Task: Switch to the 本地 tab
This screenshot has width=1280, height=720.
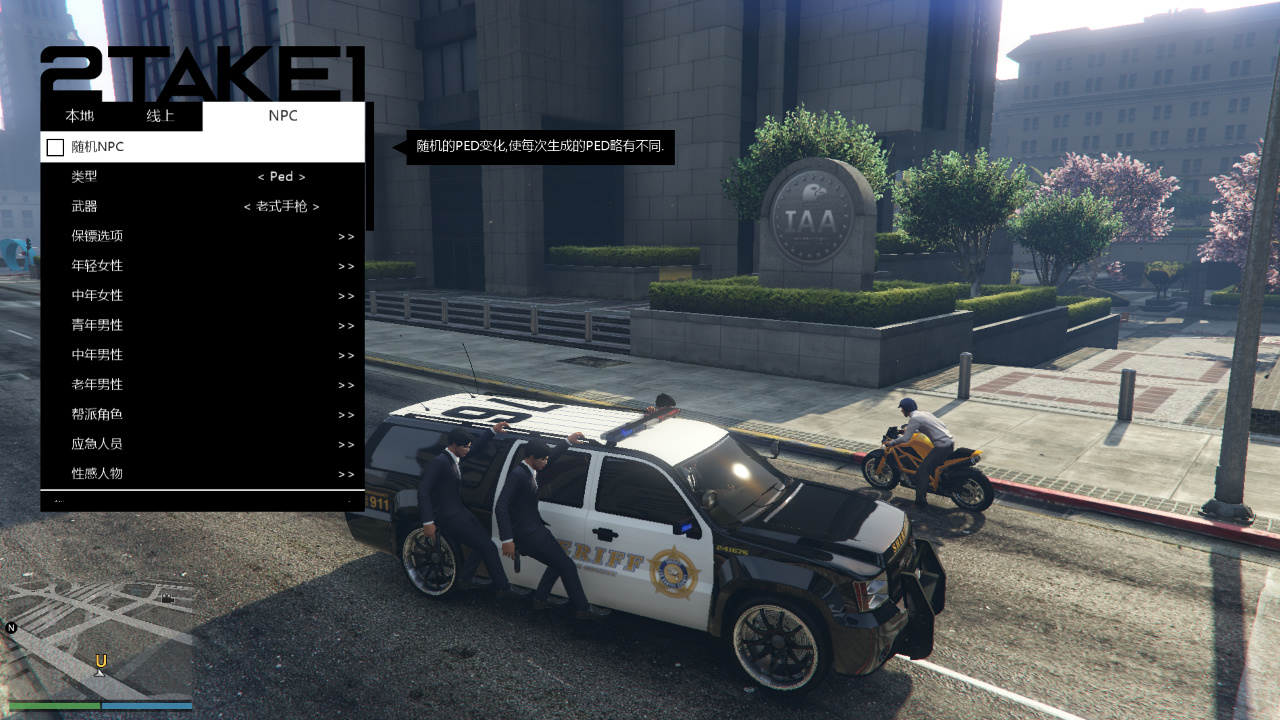Action: point(80,116)
